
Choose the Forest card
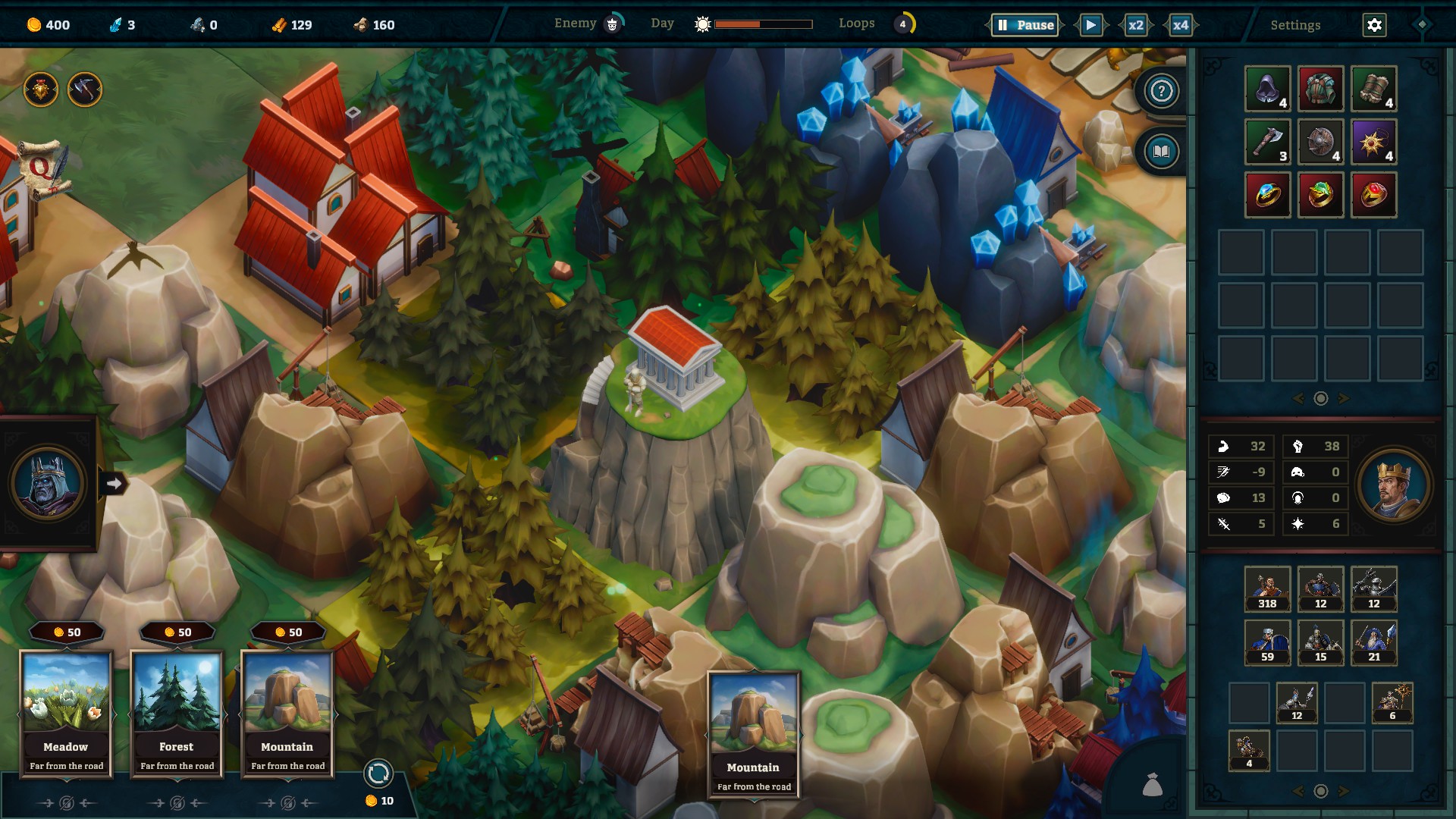(177, 713)
